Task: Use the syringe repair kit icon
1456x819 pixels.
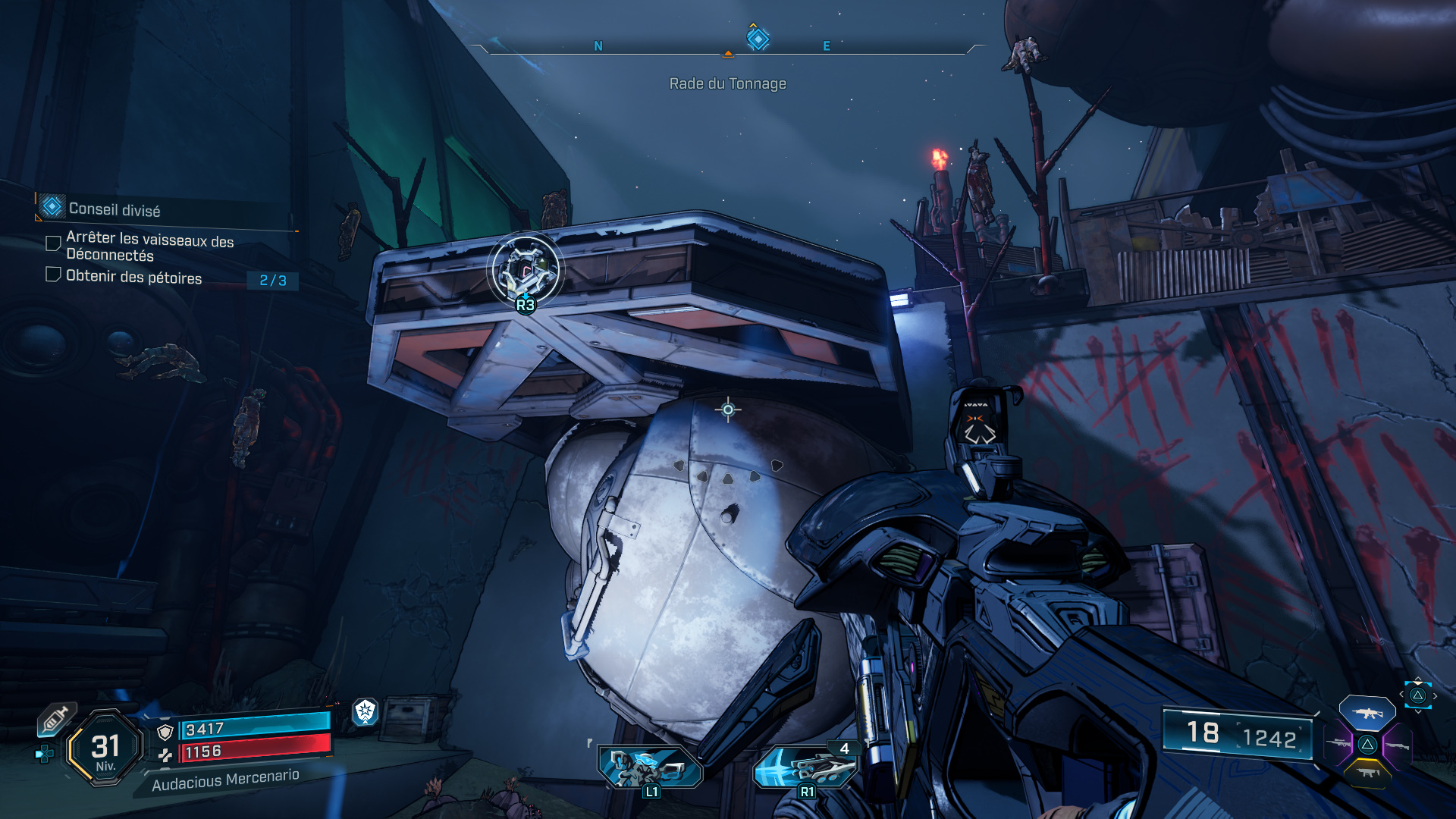Action: click(x=57, y=718)
